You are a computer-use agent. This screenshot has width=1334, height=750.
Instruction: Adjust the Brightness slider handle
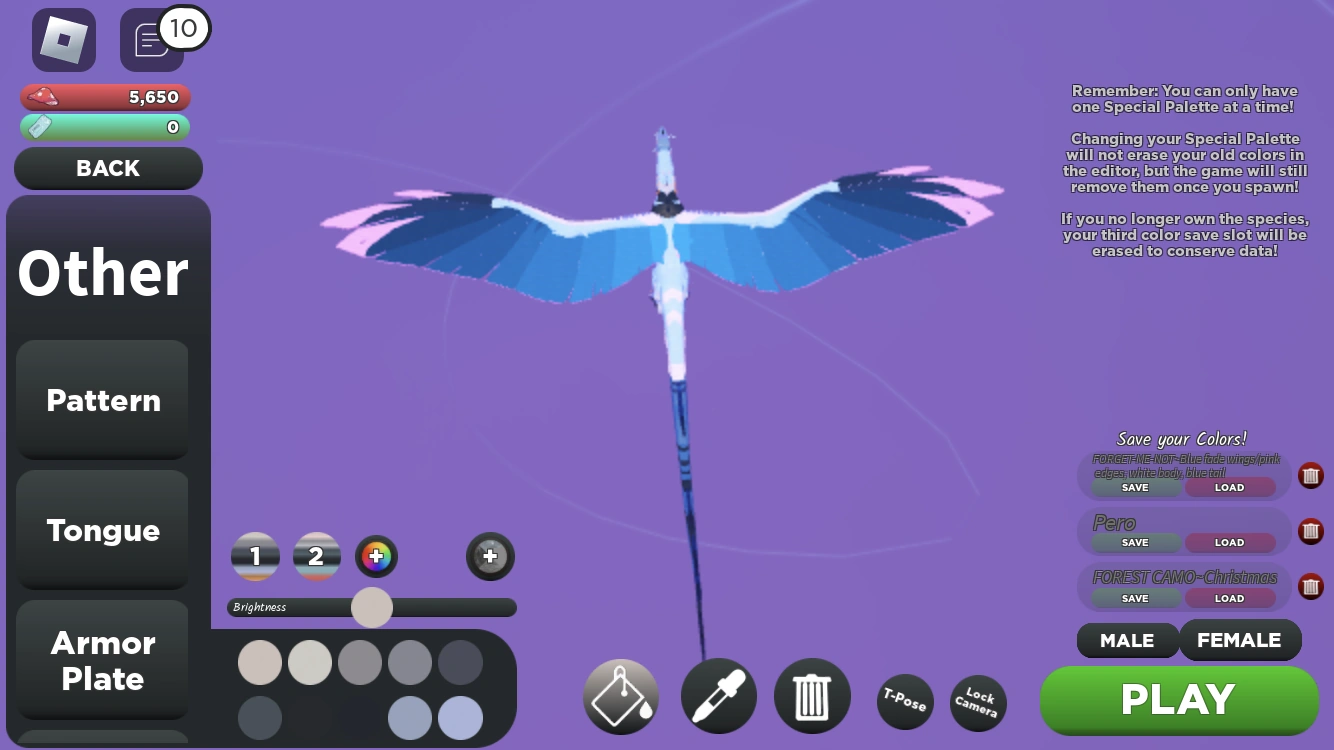pyautogui.click(x=370, y=607)
